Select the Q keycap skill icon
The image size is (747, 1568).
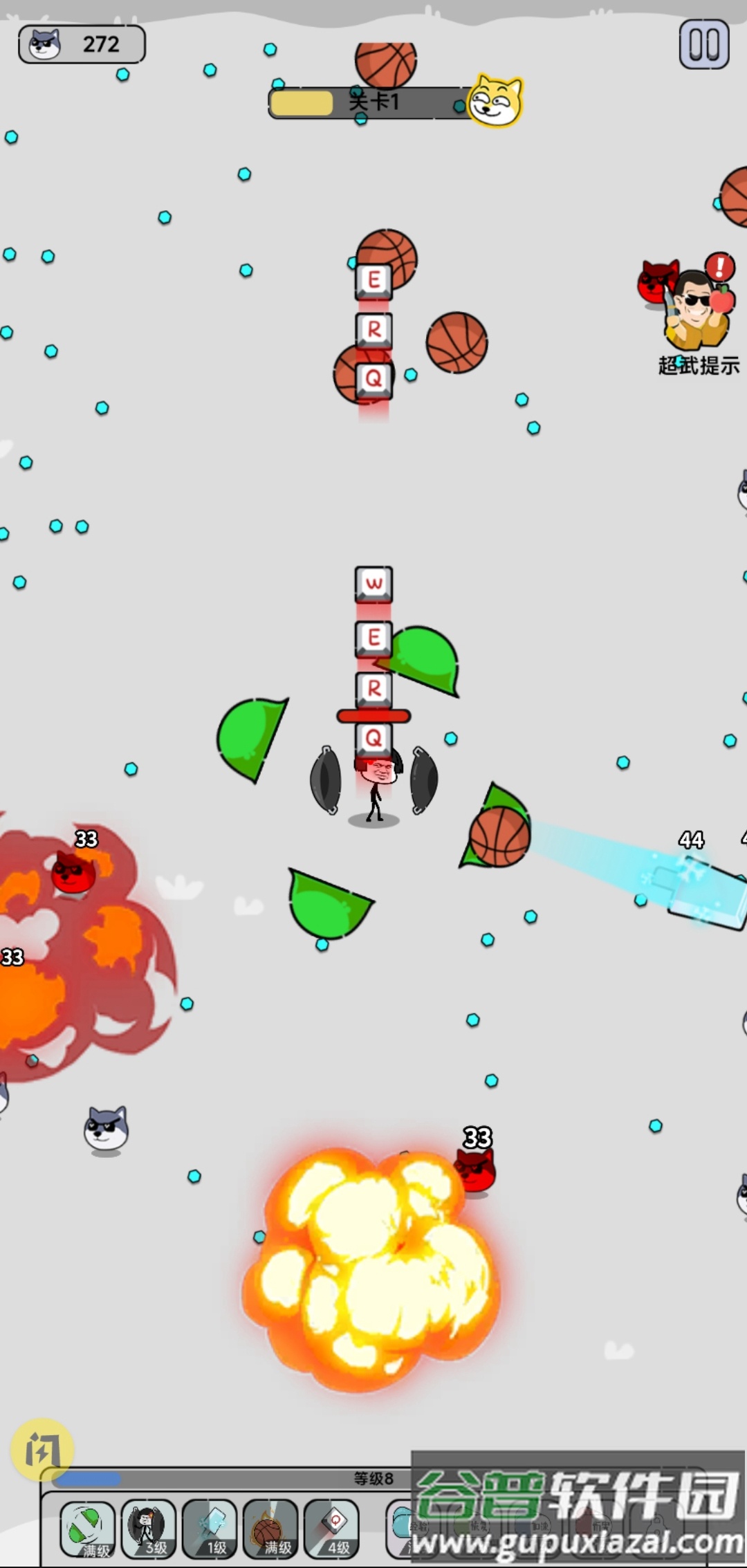click(332, 1527)
